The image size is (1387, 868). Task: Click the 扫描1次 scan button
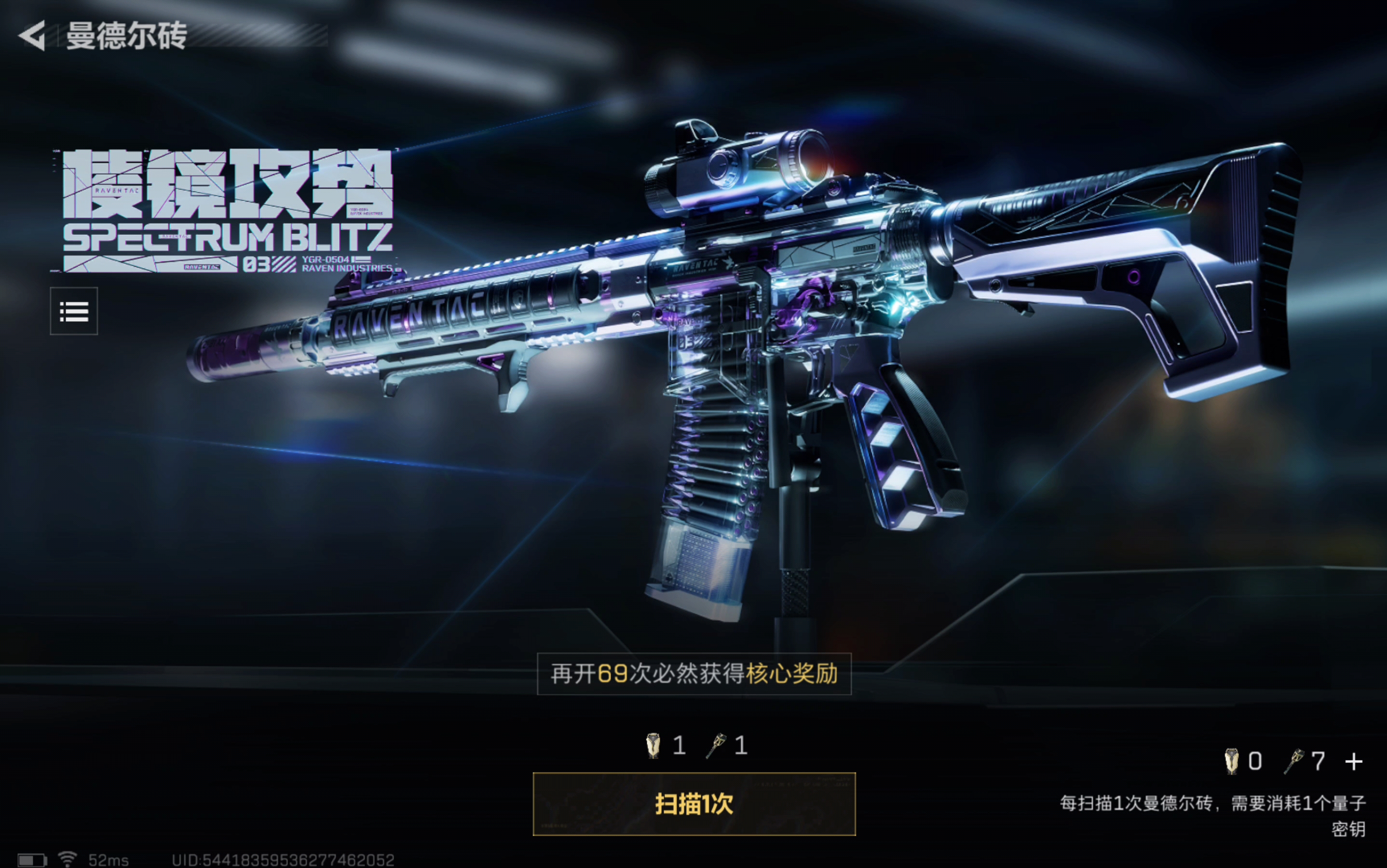click(694, 804)
